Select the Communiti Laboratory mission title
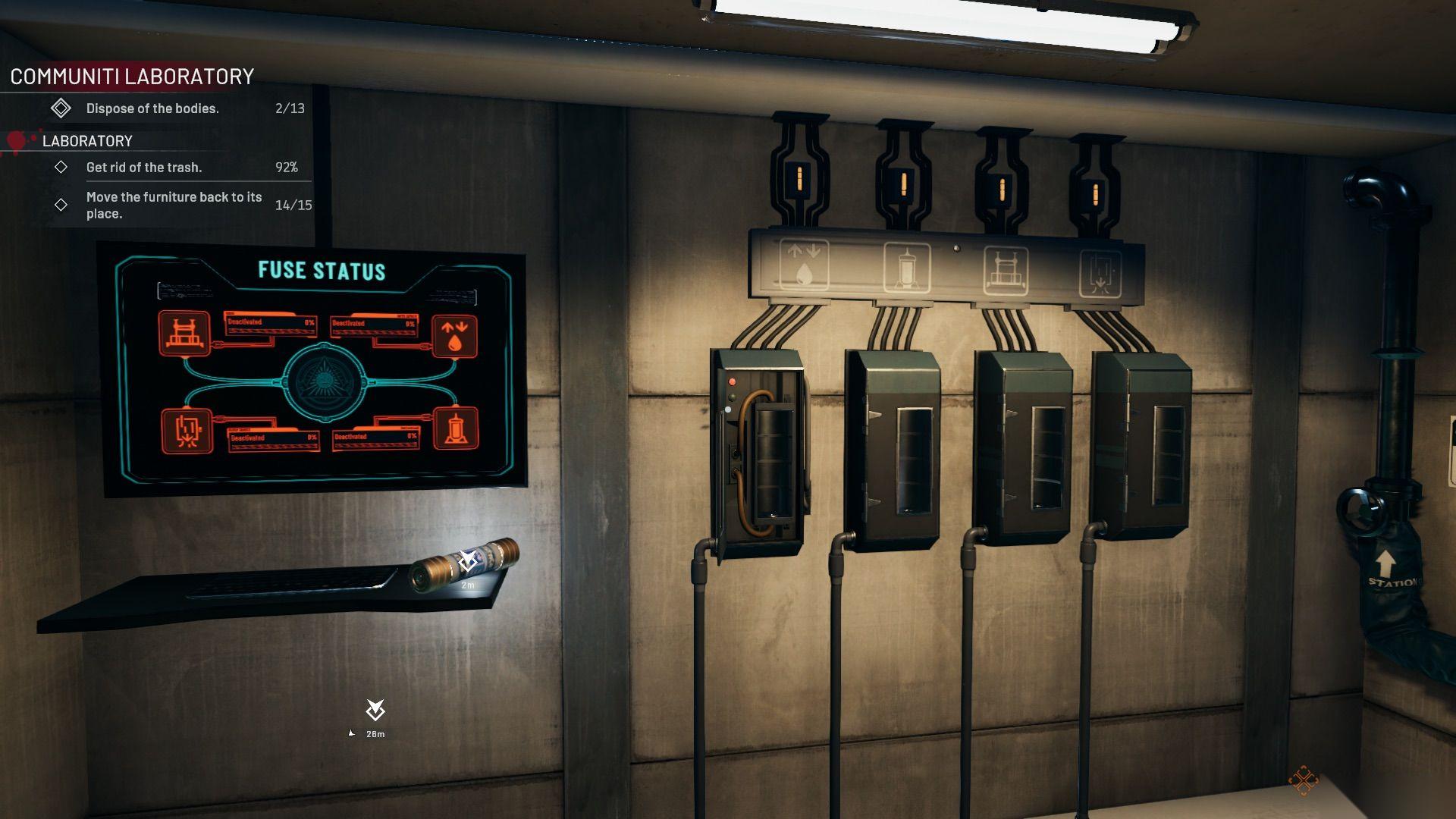The height and width of the screenshot is (819, 1456). point(132,77)
